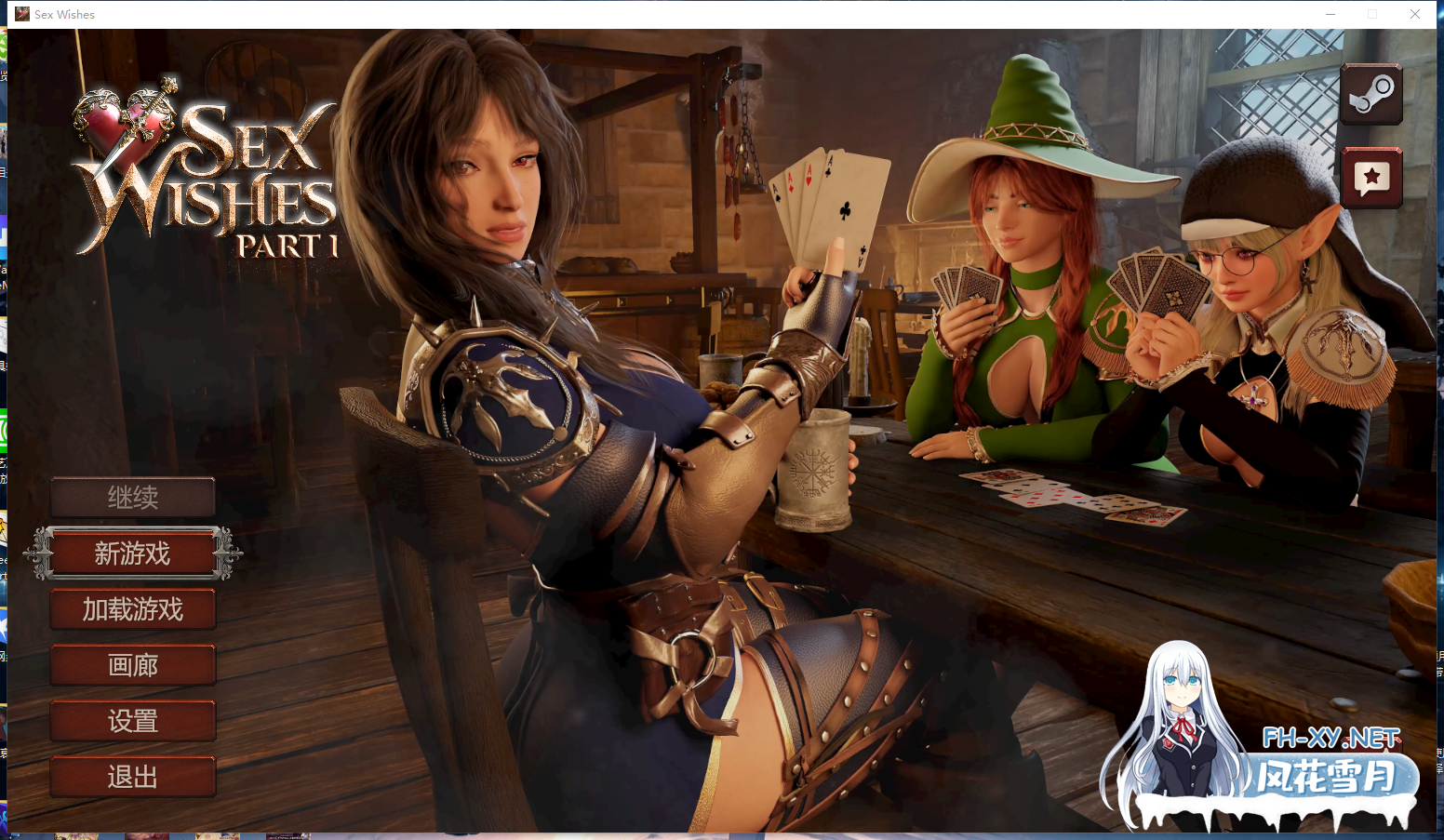Open the 设置 settings menu

(132, 721)
